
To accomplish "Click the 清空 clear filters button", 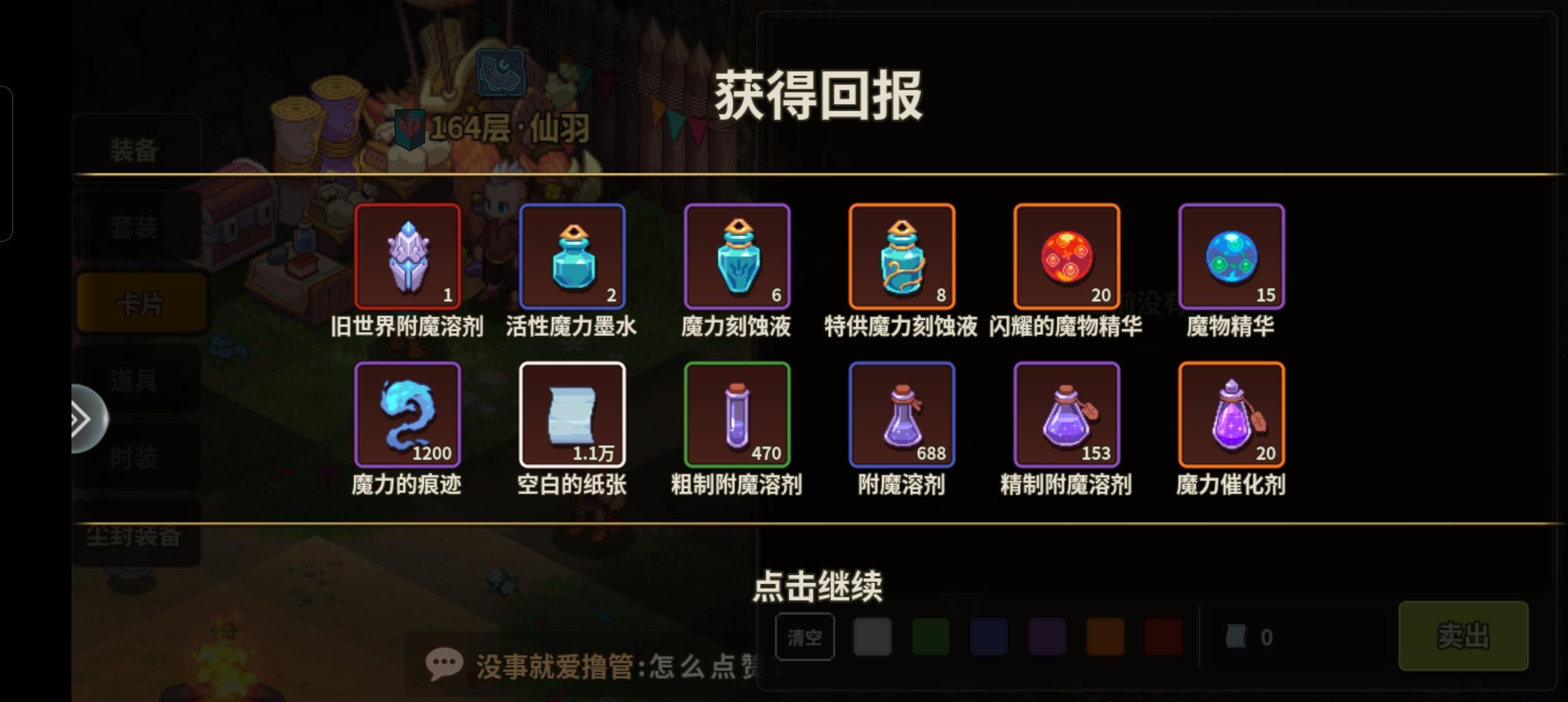I will pyautogui.click(x=806, y=637).
